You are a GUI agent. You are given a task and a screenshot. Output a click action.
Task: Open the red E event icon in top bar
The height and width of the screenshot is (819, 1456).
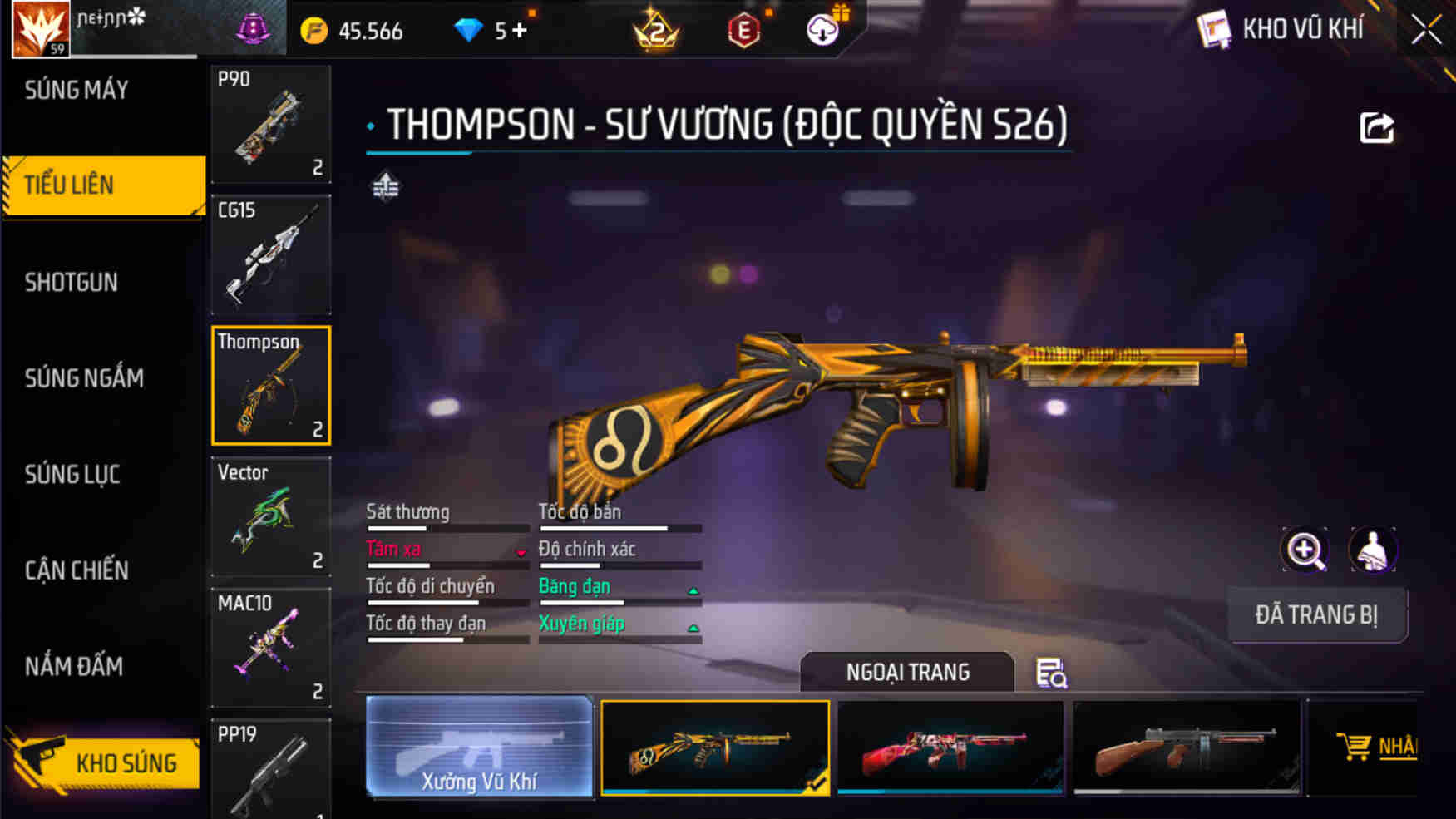point(745,31)
